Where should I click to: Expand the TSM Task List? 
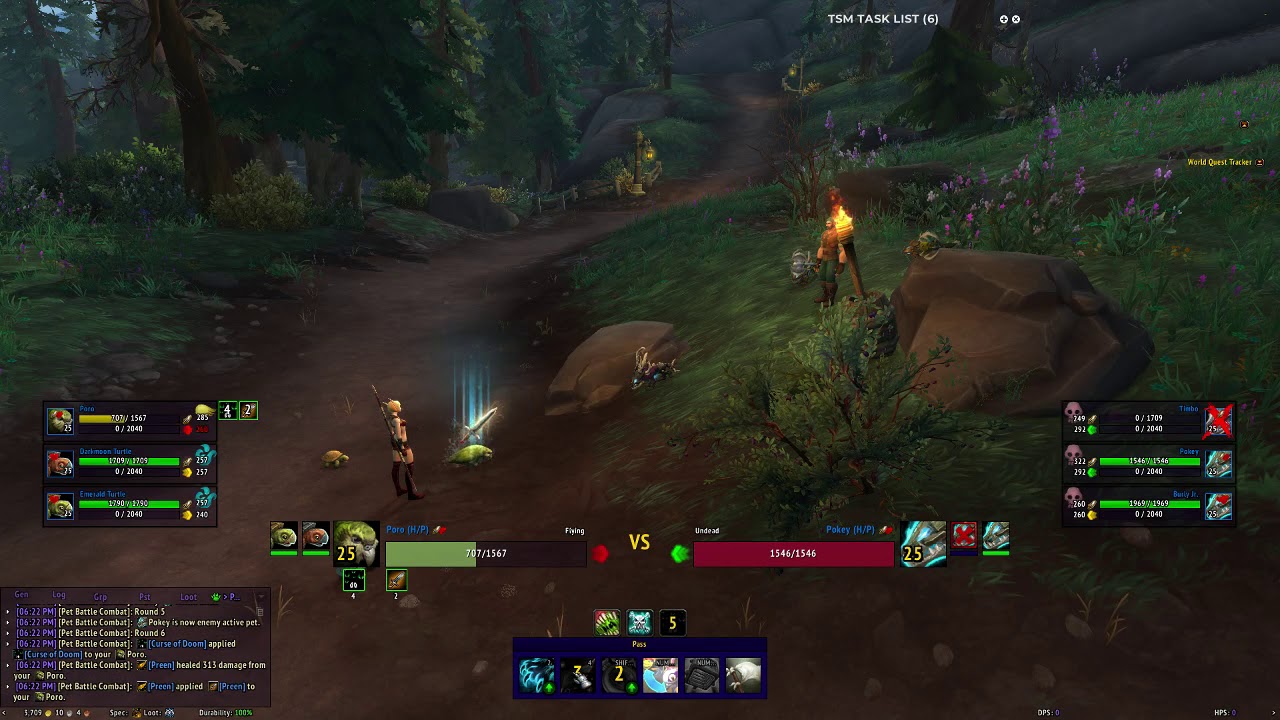(x=1003, y=19)
